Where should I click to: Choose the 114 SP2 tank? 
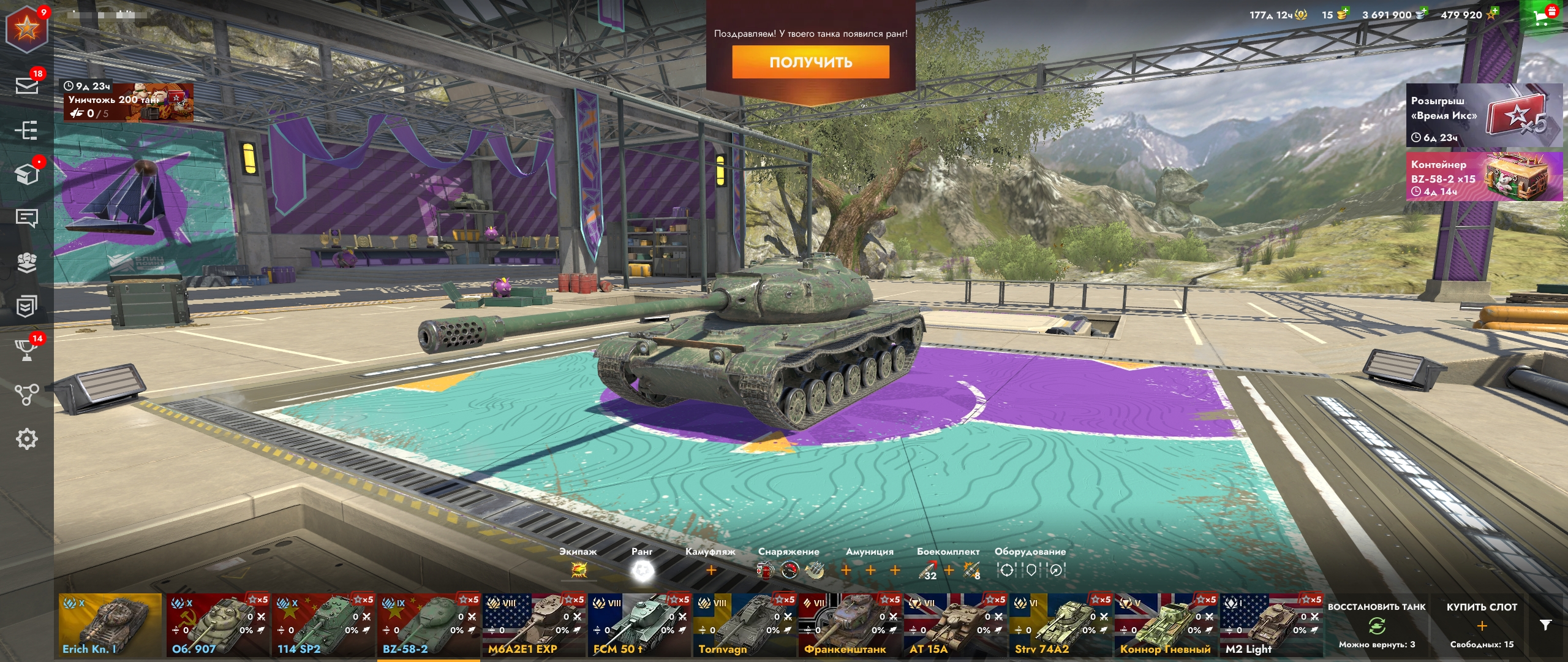tap(322, 625)
